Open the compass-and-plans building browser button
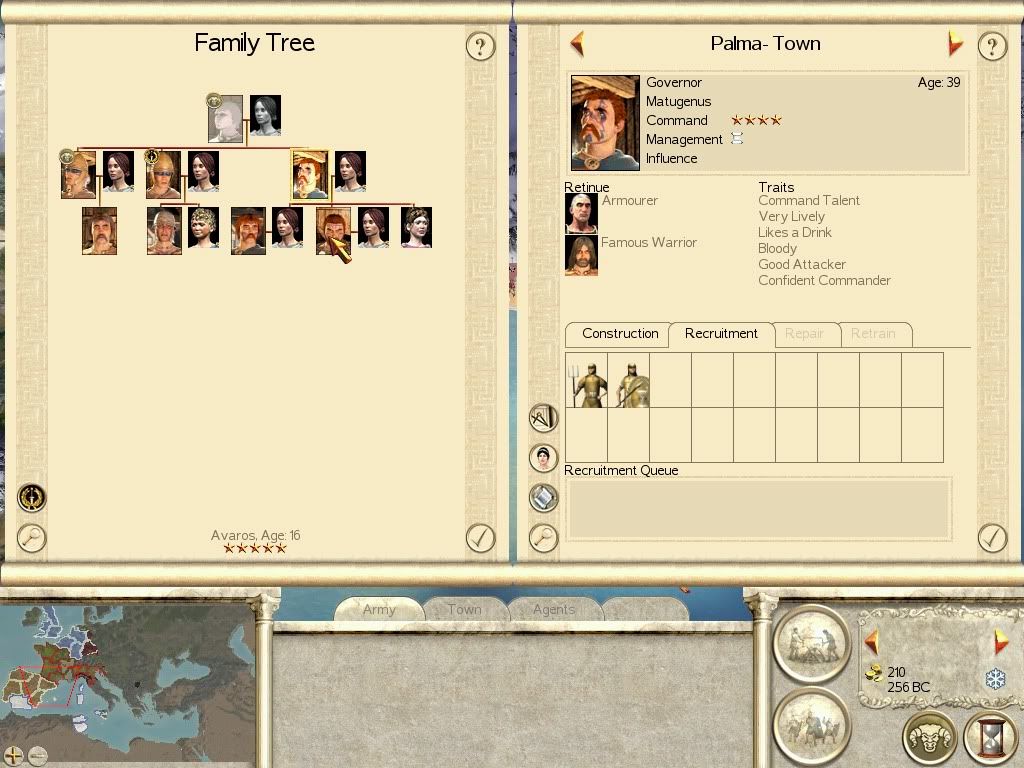This screenshot has height=768, width=1024. point(543,417)
